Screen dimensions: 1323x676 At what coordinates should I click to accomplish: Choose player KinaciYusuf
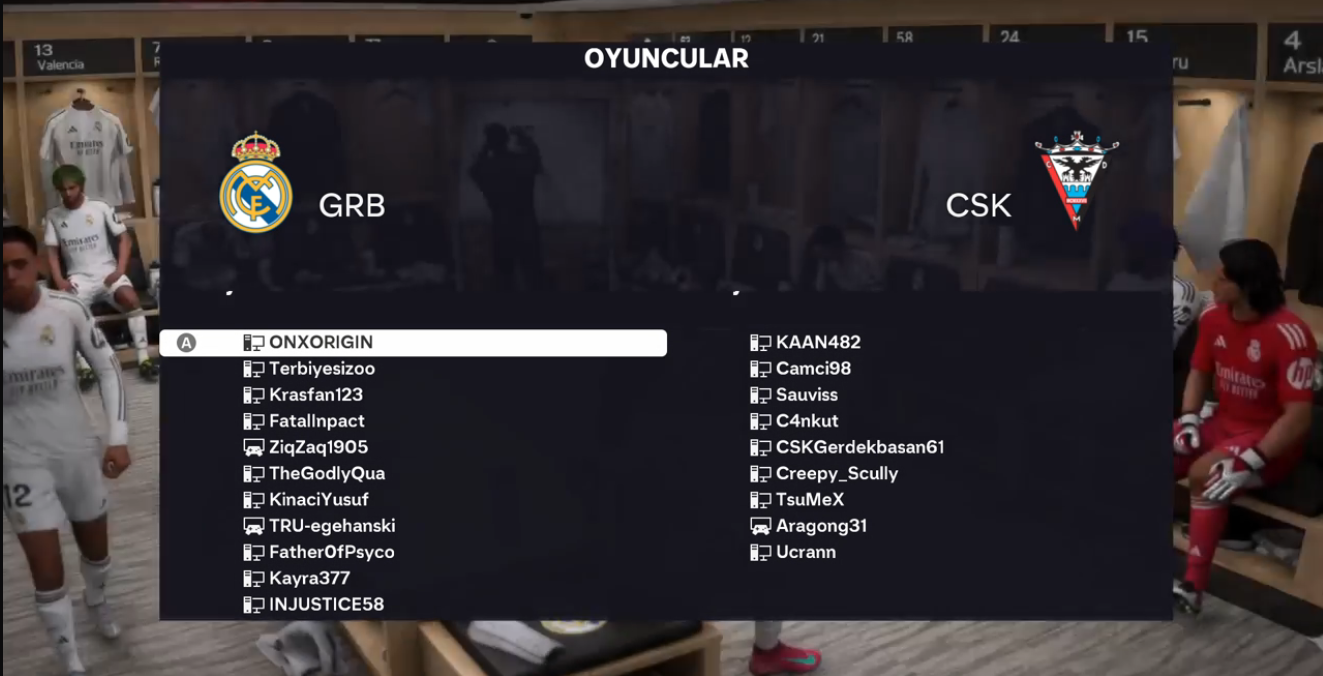[x=318, y=499]
